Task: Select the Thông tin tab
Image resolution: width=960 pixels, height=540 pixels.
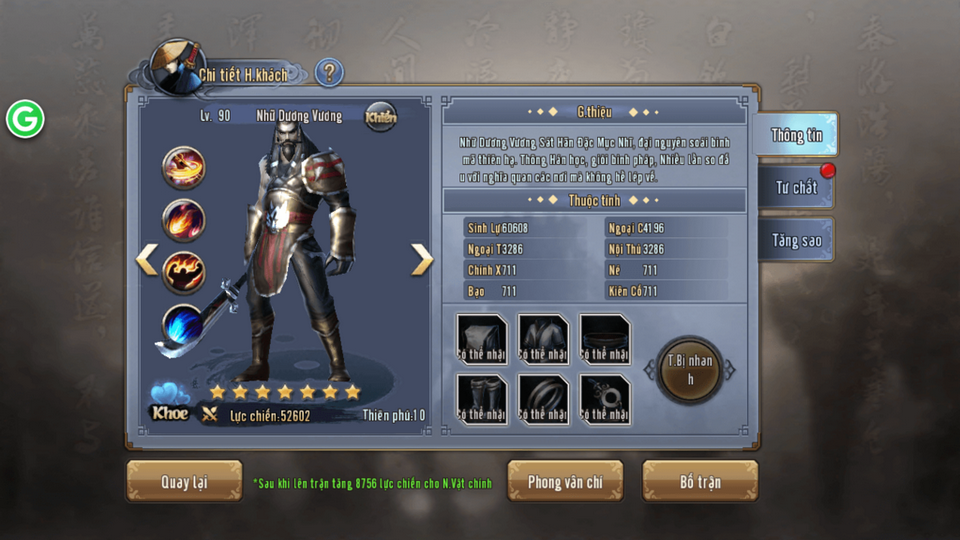Action: [x=796, y=135]
